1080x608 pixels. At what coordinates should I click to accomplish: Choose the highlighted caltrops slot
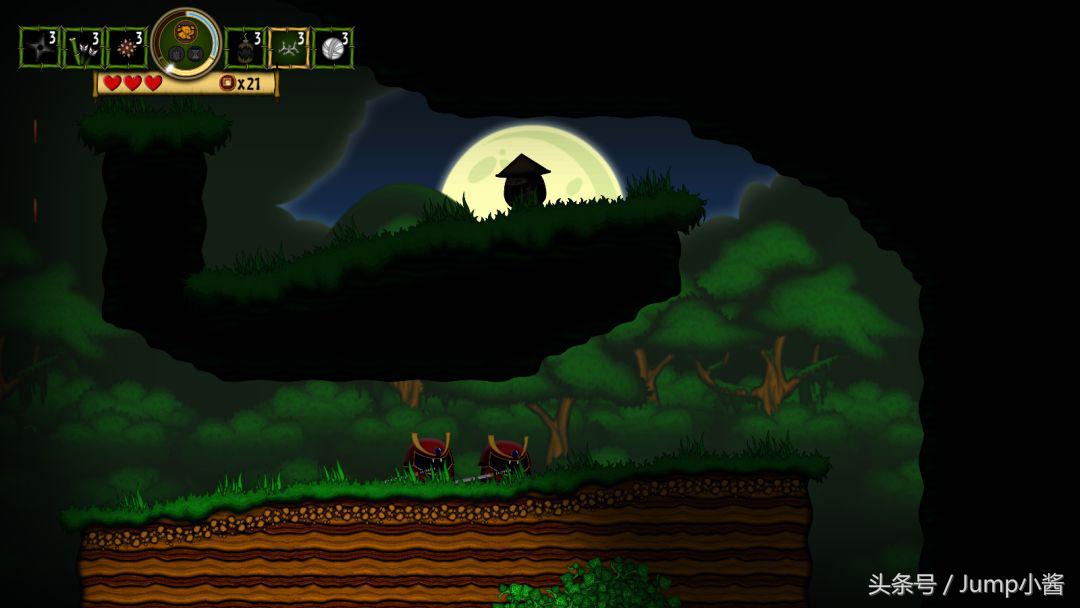288,48
